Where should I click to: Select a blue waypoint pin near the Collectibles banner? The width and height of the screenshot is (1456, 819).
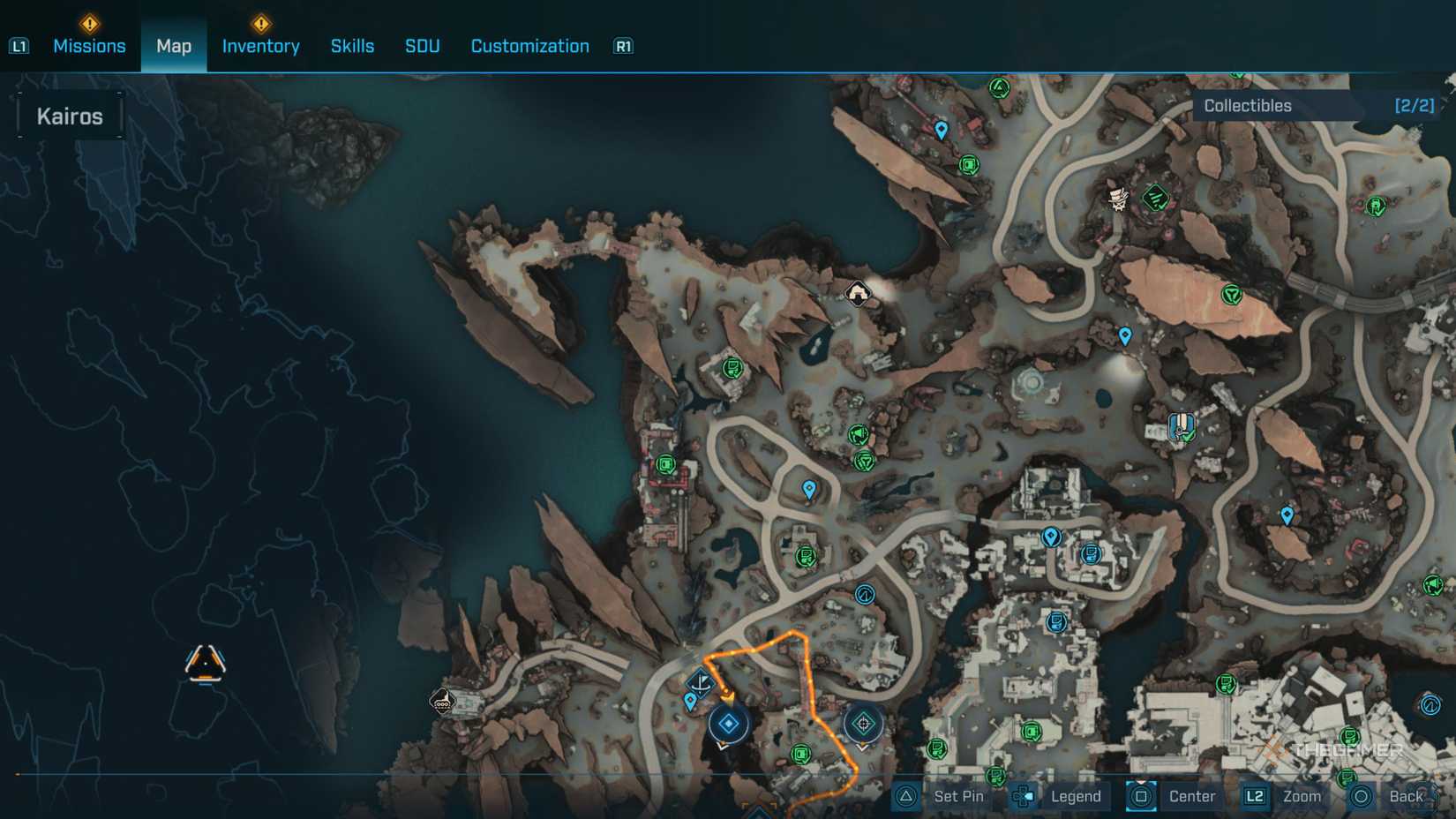click(940, 130)
